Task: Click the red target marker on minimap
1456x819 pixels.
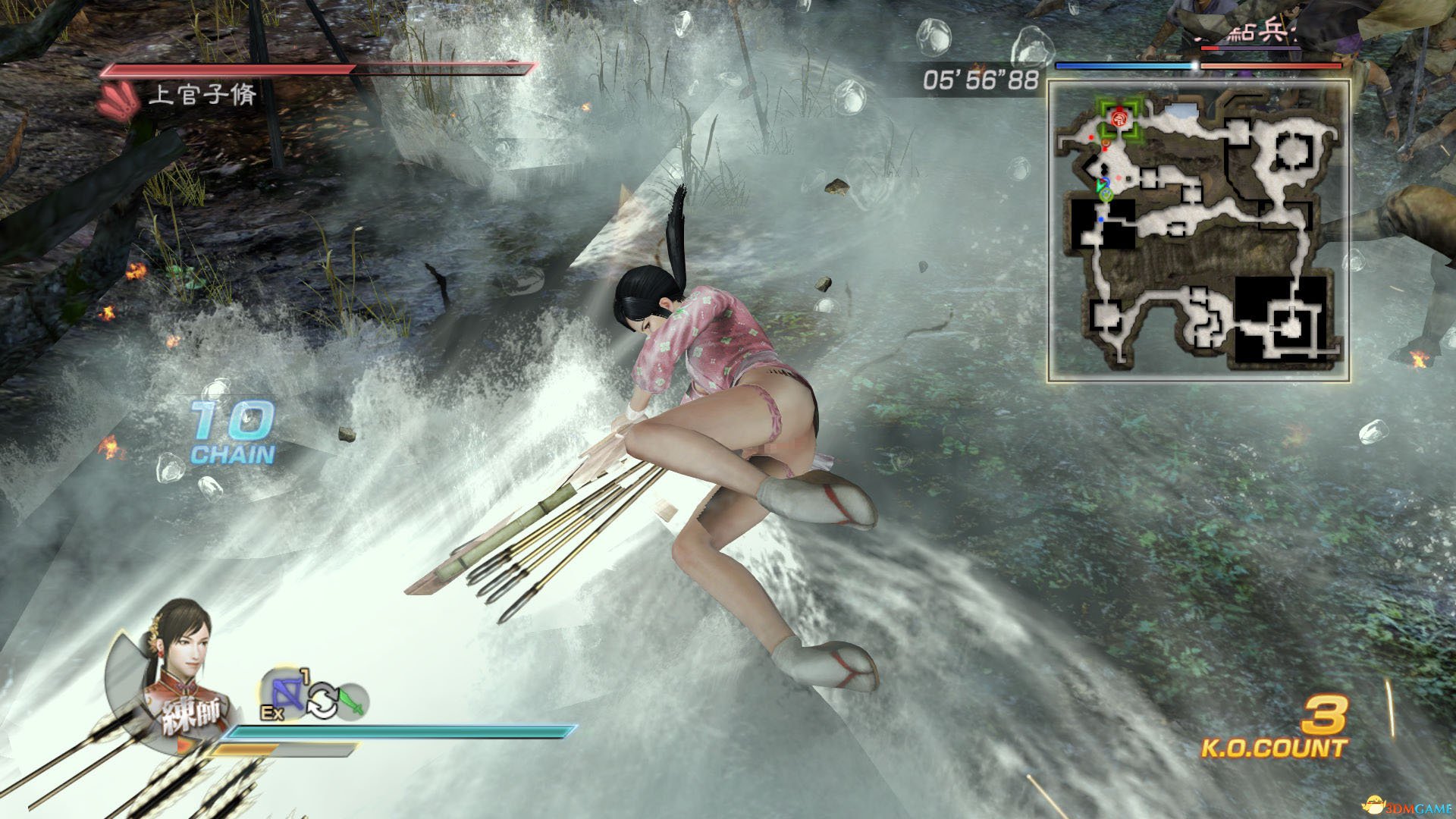Action: point(1119,118)
